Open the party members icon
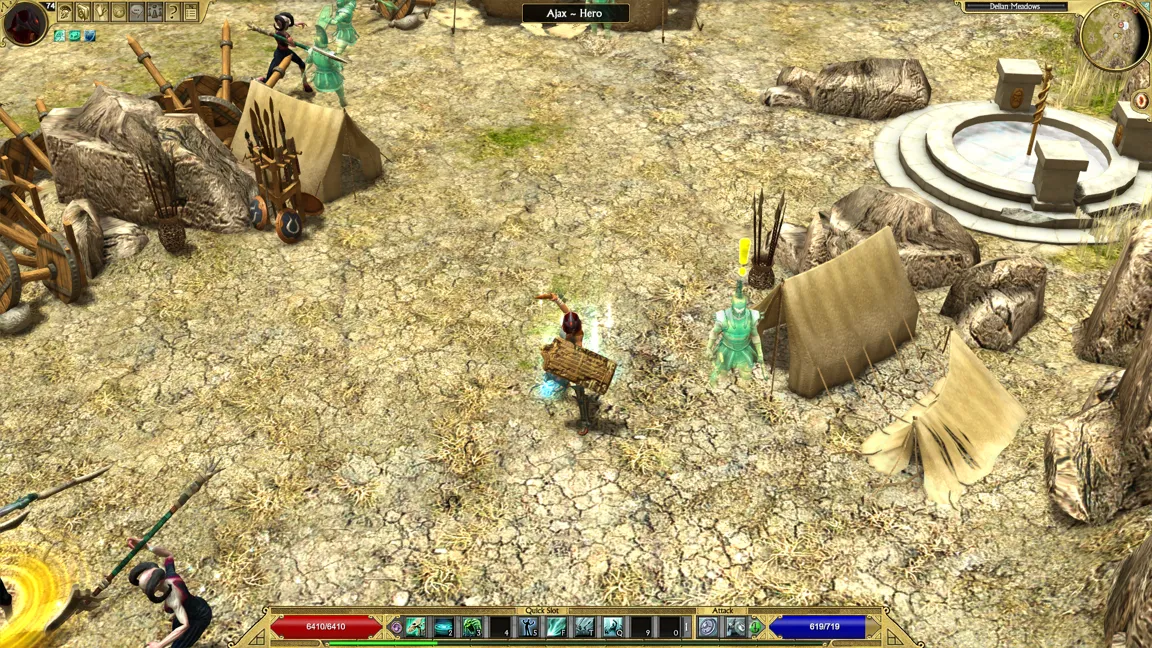Viewport: 1152px width, 648px height. tap(155, 13)
